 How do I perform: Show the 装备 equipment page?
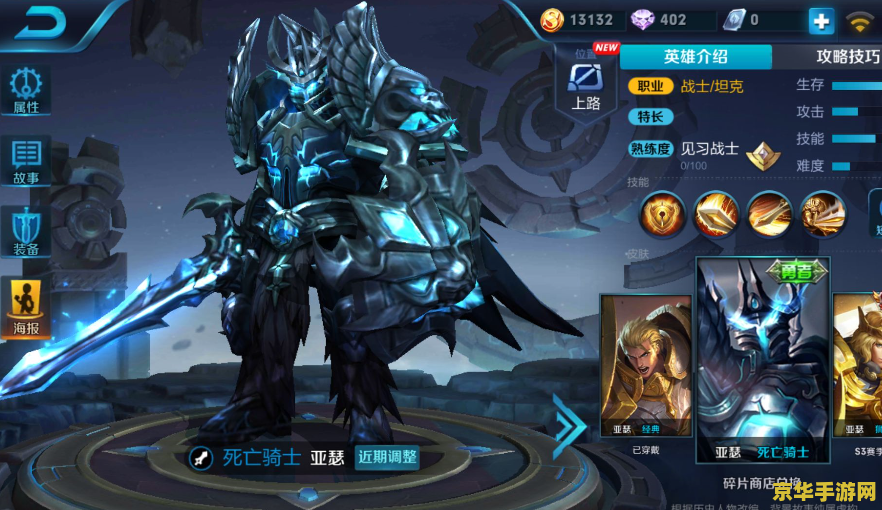(x=26, y=232)
